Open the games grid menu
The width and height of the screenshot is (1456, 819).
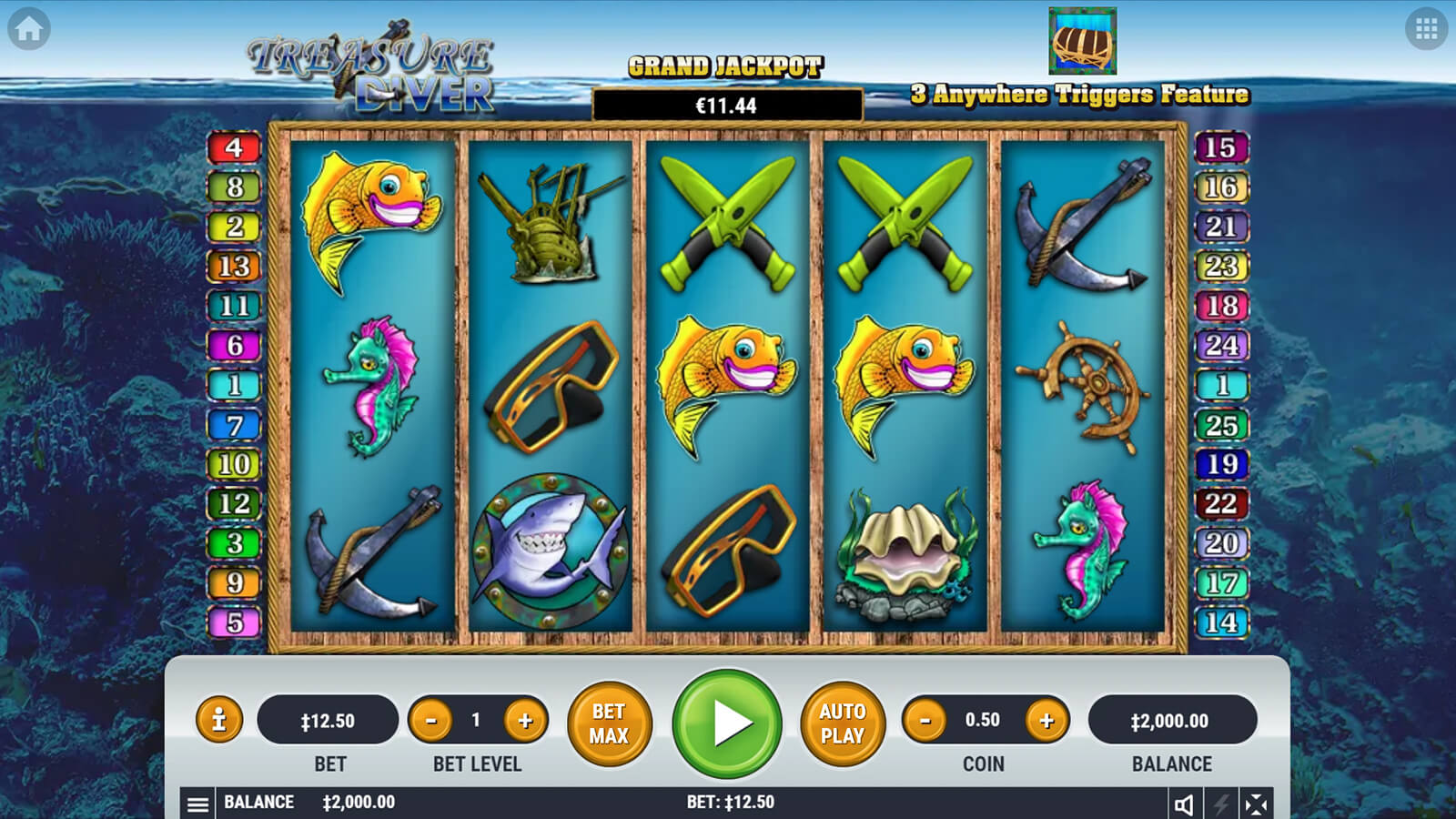1426,29
